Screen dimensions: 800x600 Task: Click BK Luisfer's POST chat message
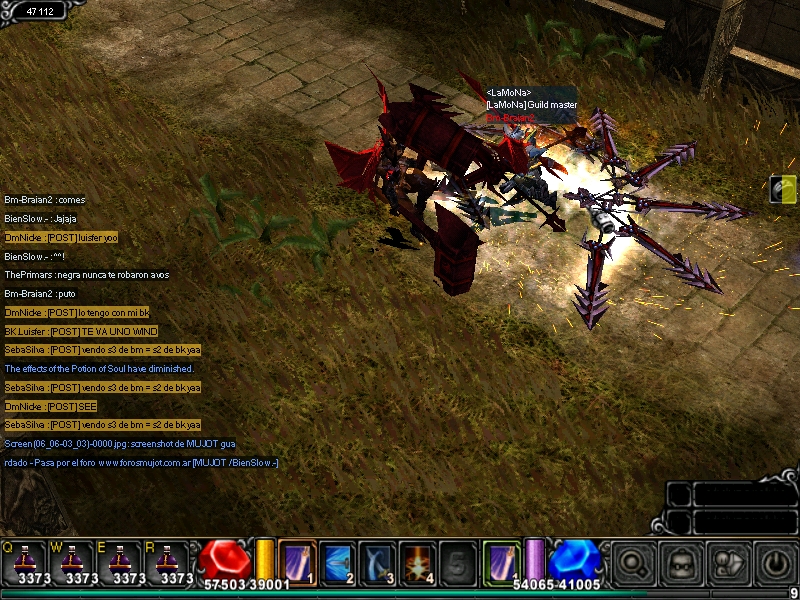(x=81, y=331)
